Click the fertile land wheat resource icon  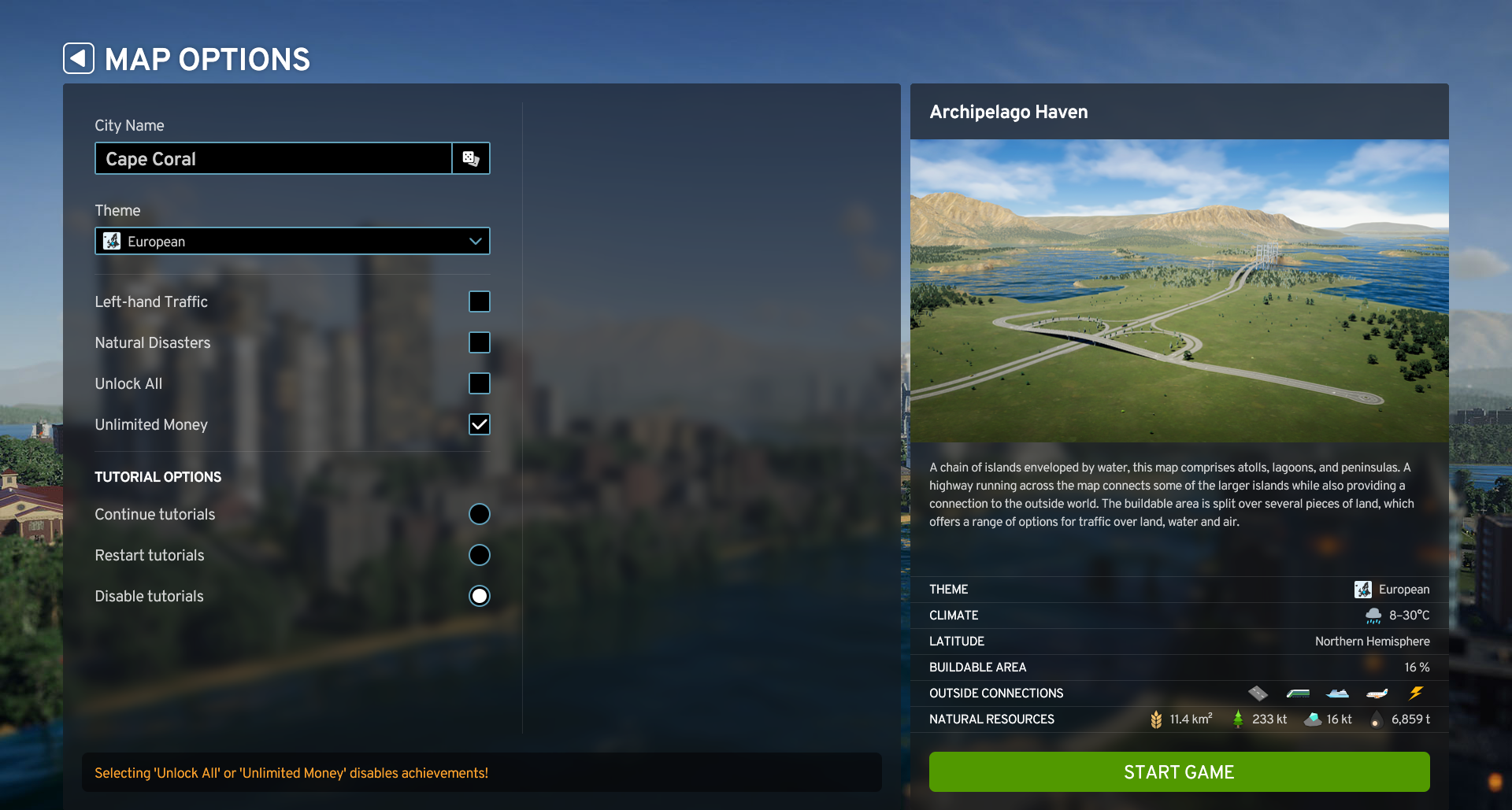tap(1157, 719)
